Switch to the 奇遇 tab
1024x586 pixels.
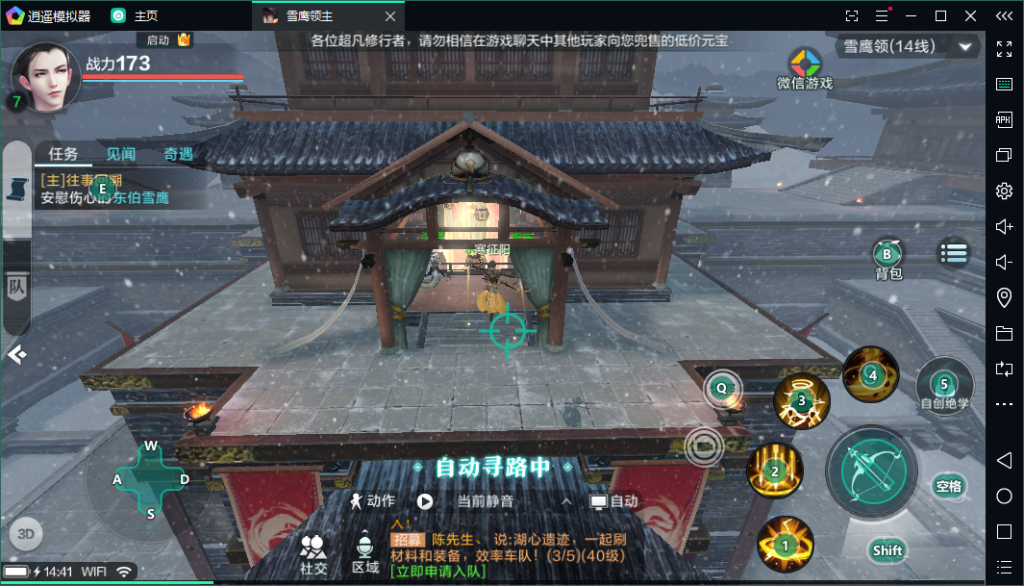coord(178,154)
